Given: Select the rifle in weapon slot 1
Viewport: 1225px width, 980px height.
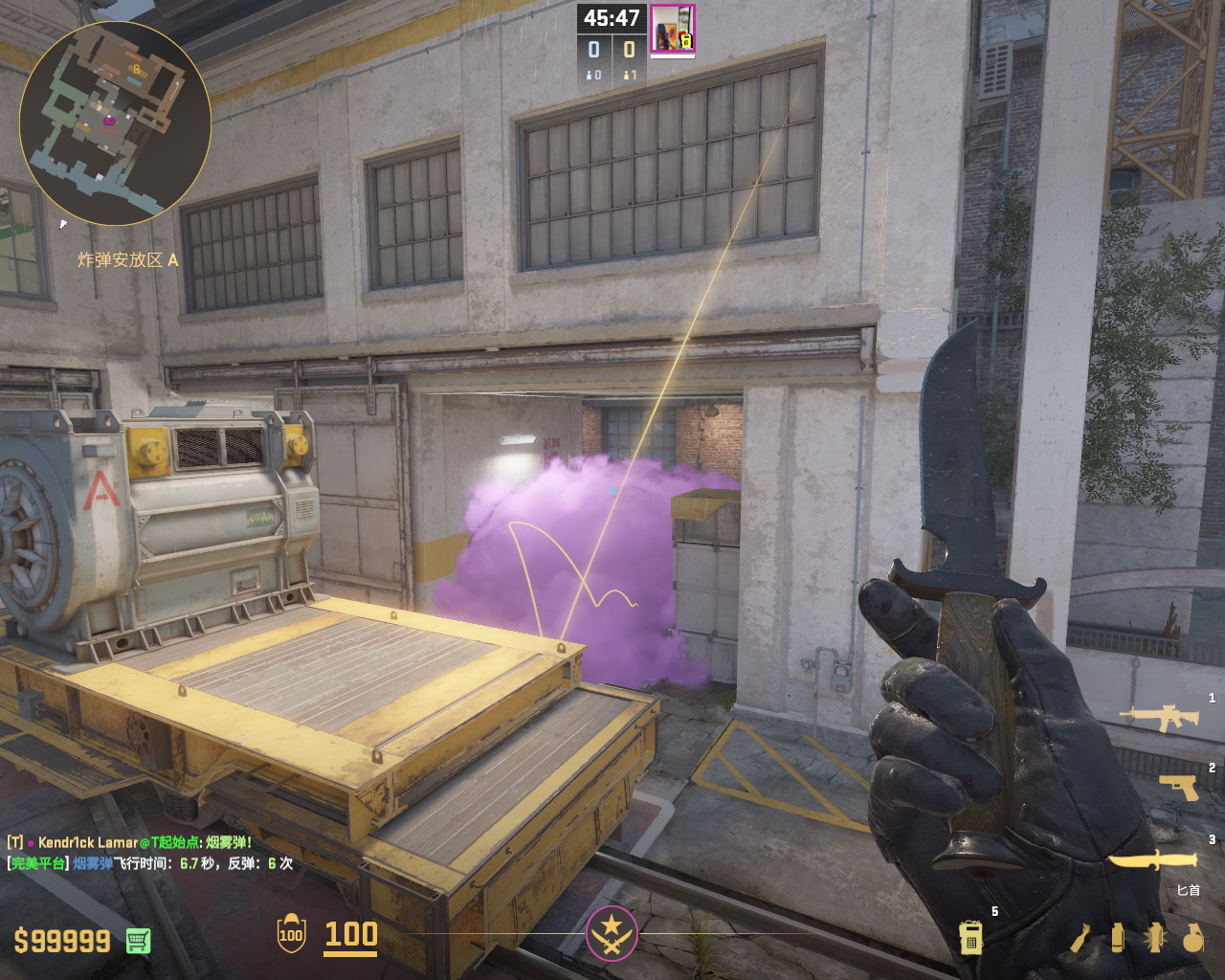Looking at the screenshot, I should pyautogui.click(x=1159, y=718).
